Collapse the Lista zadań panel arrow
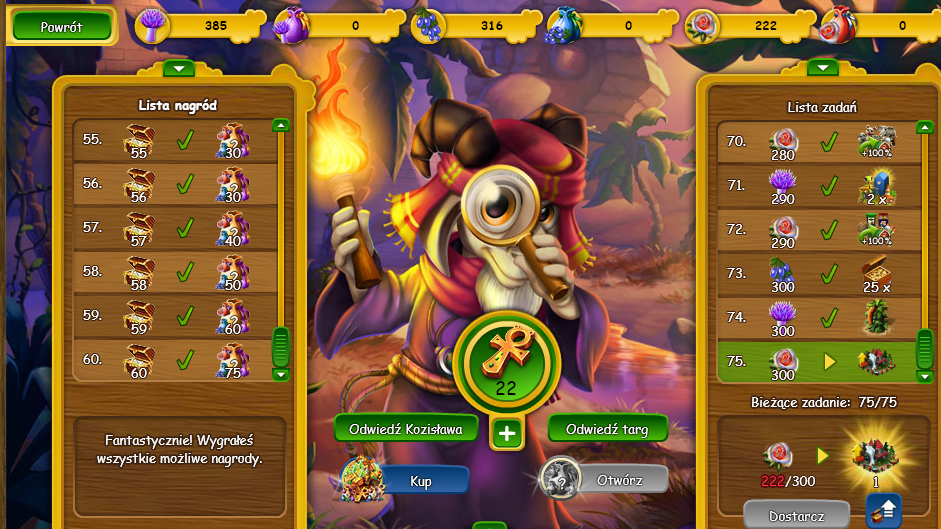The height and width of the screenshot is (529, 941). [822, 68]
